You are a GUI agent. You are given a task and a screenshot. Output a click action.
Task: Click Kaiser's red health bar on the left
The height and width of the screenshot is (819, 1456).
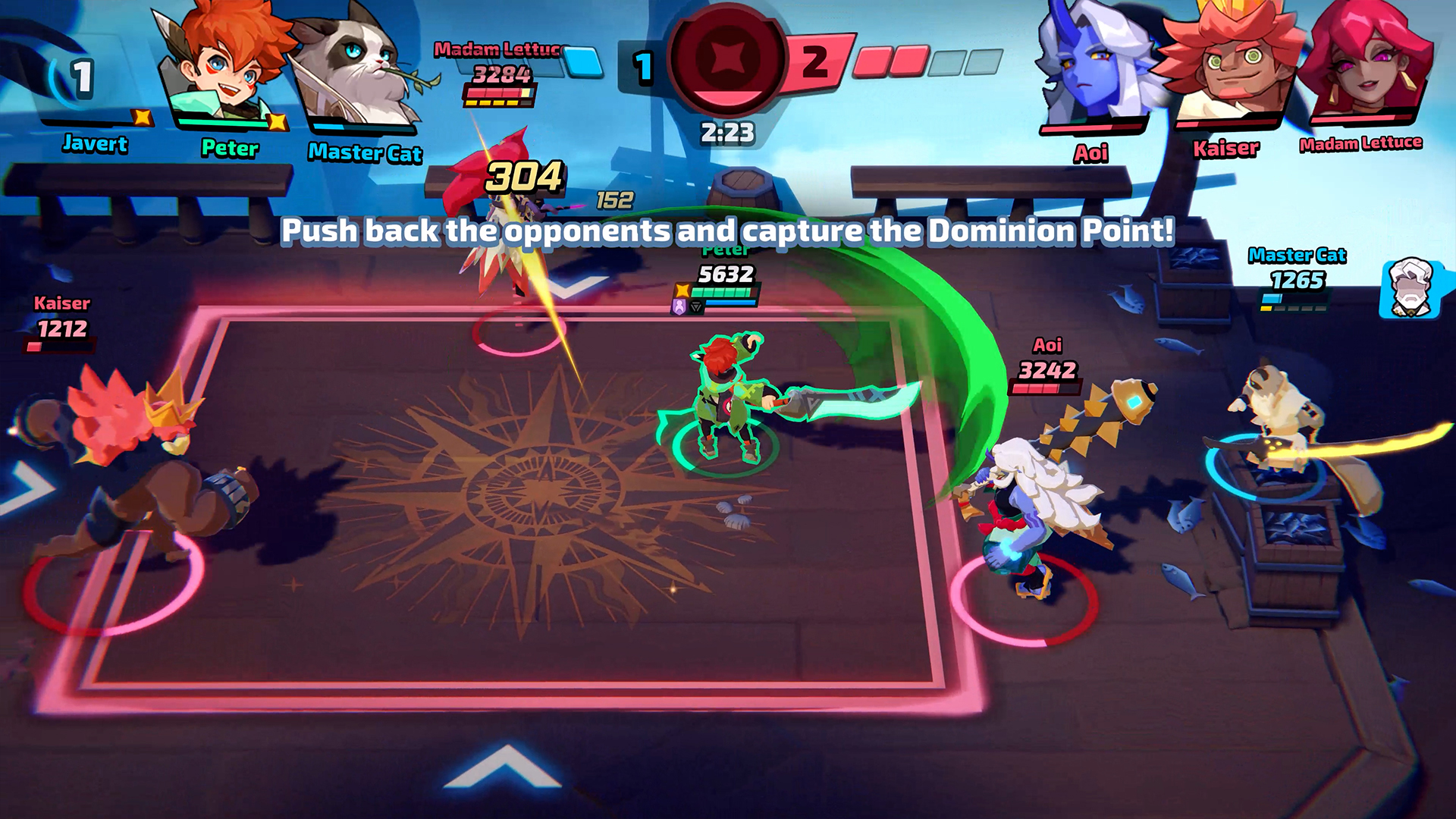[x=60, y=347]
